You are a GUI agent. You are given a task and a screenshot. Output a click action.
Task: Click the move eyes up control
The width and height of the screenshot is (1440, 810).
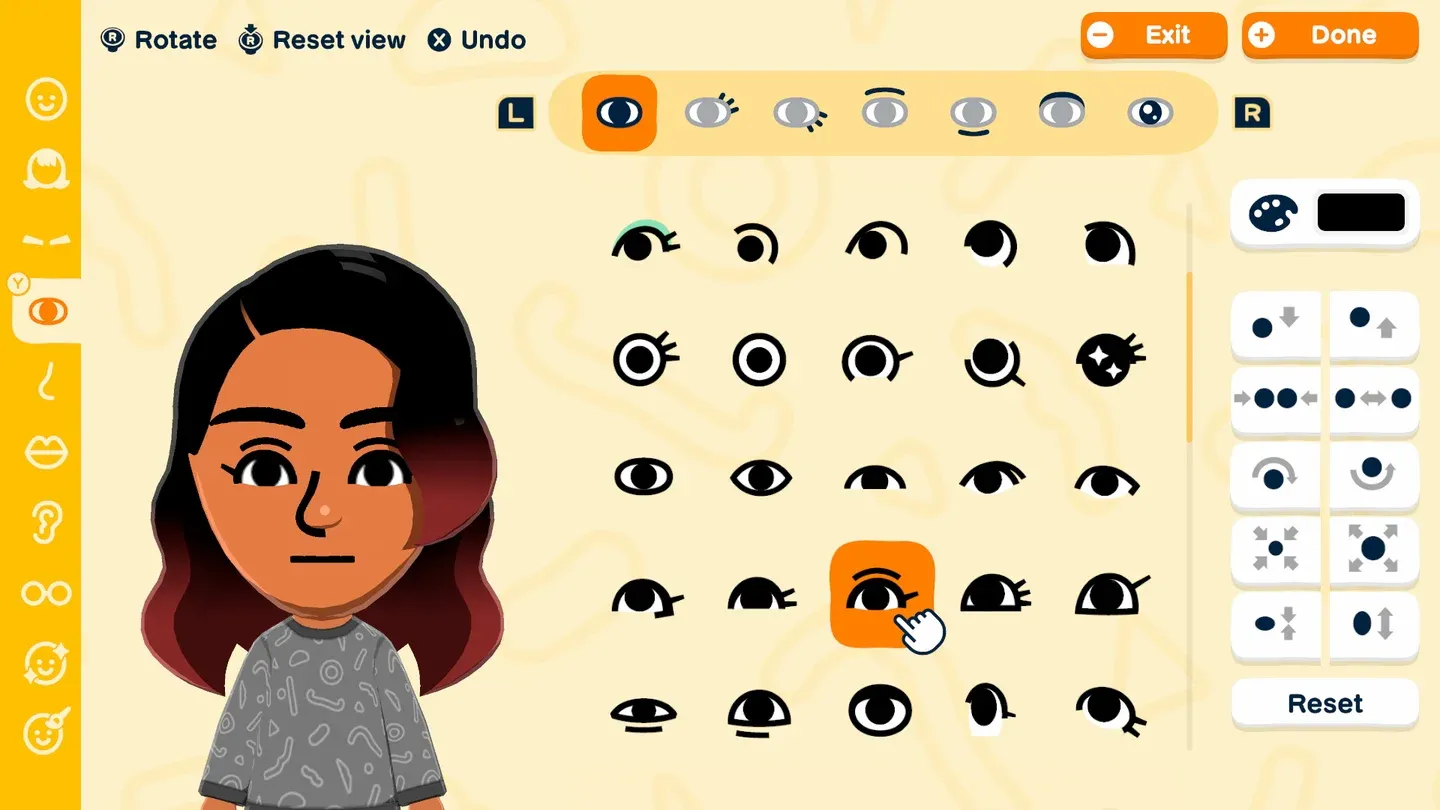(1374, 324)
